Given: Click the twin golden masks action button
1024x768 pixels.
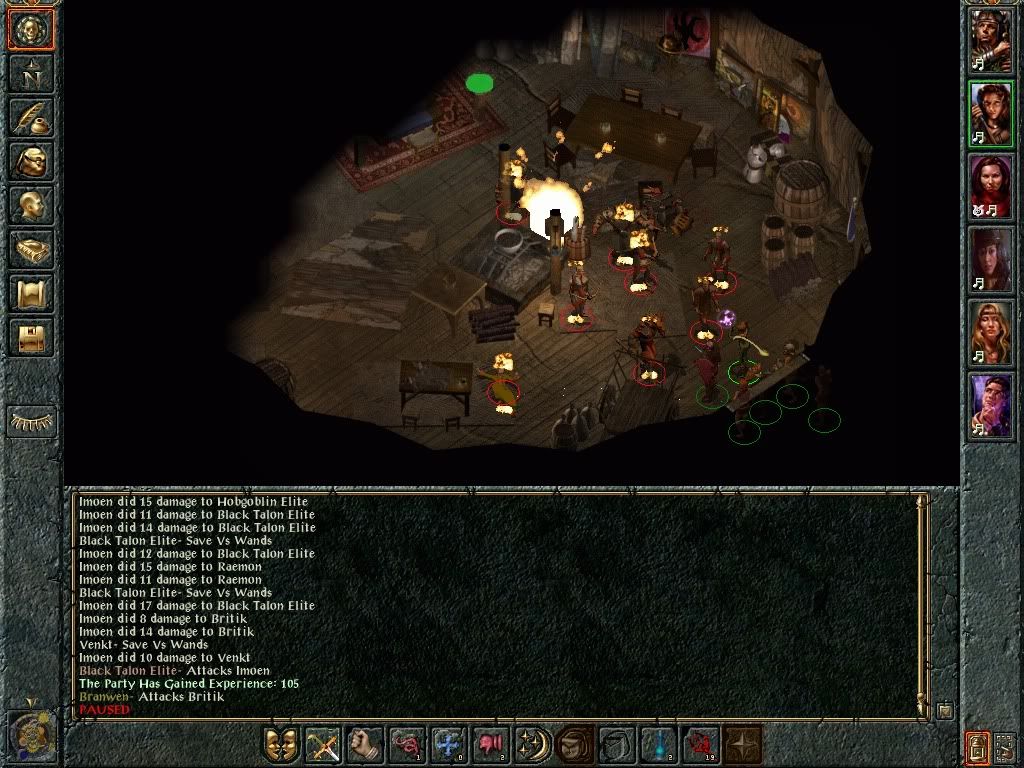Looking at the screenshot, I should click(x=281, y=746).
